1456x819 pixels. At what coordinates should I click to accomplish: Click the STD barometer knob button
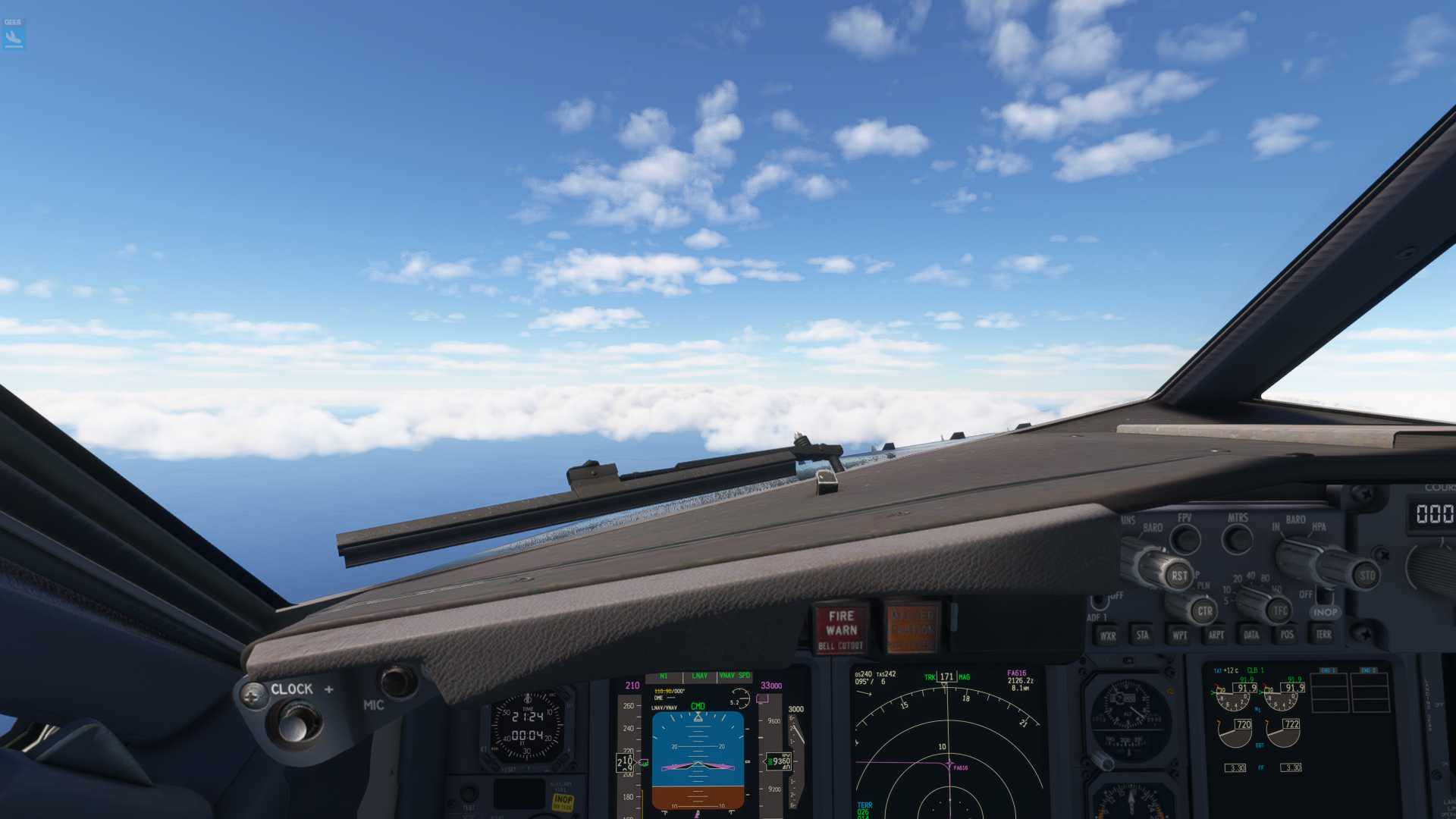tap(1366, 576)
